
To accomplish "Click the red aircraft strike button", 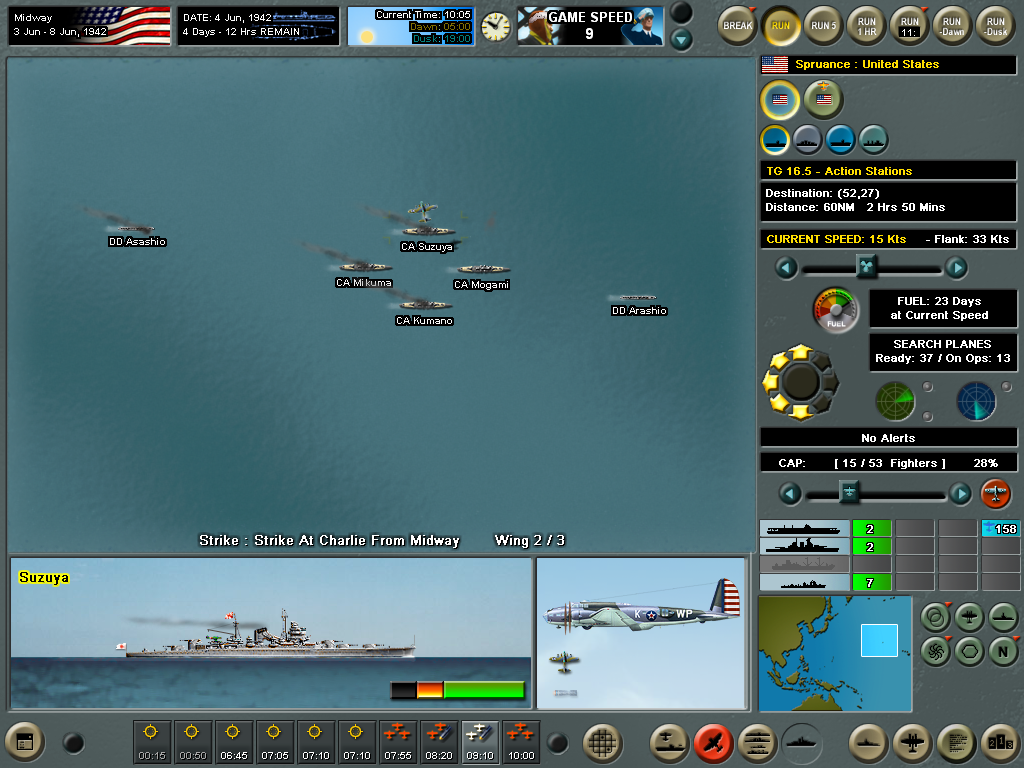I will 713,741.
